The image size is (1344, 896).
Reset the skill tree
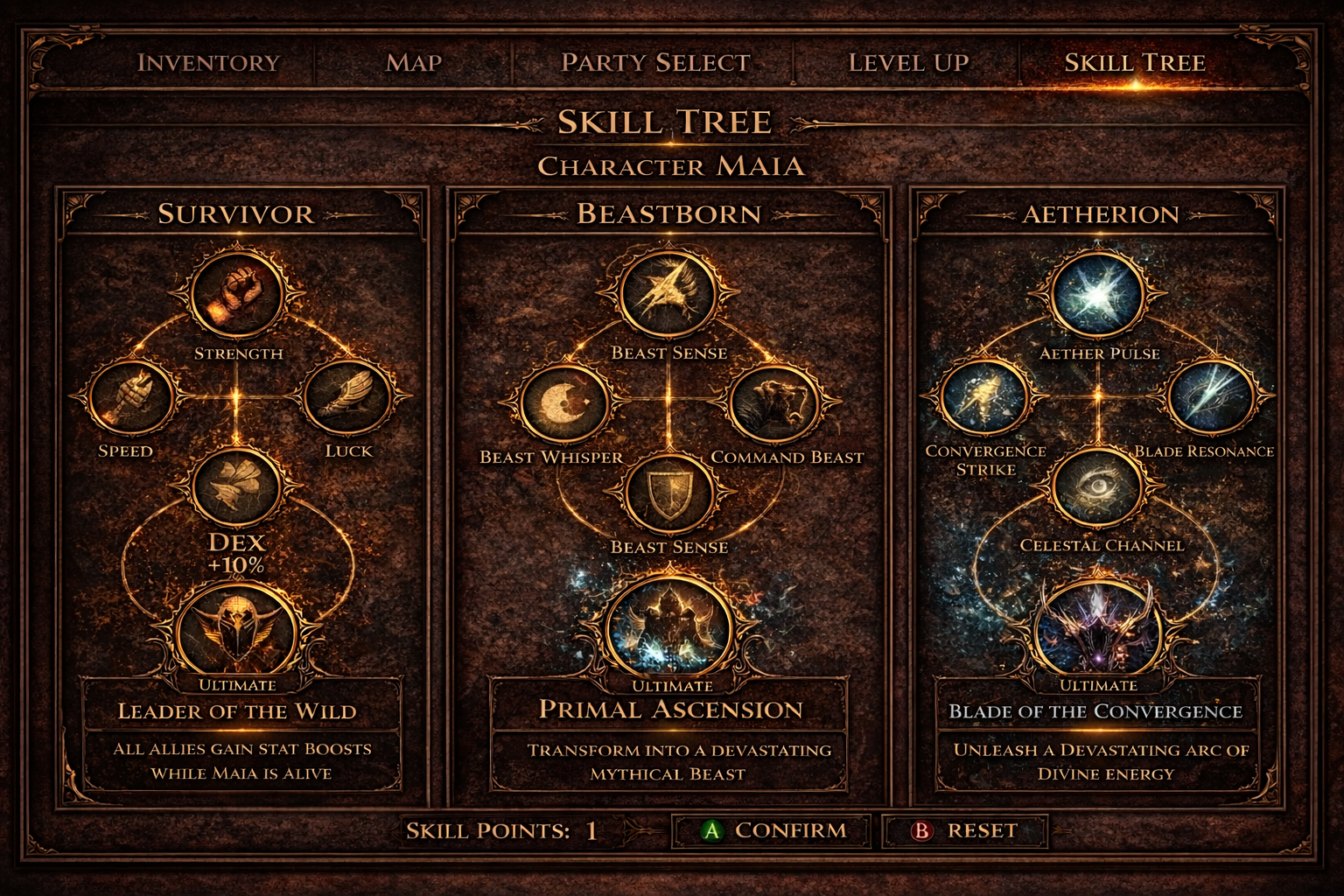pos(965,830)
